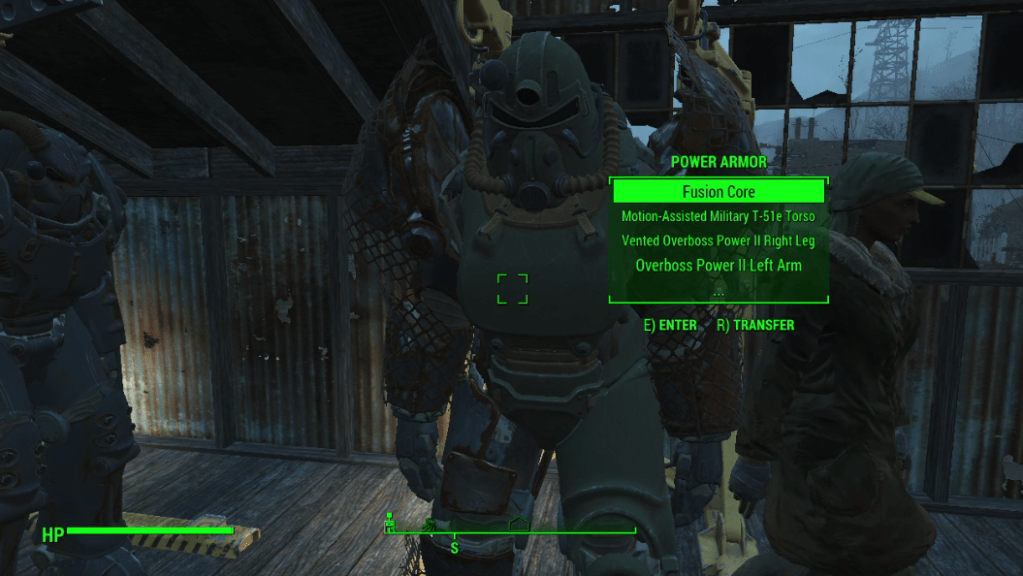The height and width of the screenshot is (576, 1023).
Task: Pick the Overboss Power II Left Arm row
Action: [x=718, y=266]
